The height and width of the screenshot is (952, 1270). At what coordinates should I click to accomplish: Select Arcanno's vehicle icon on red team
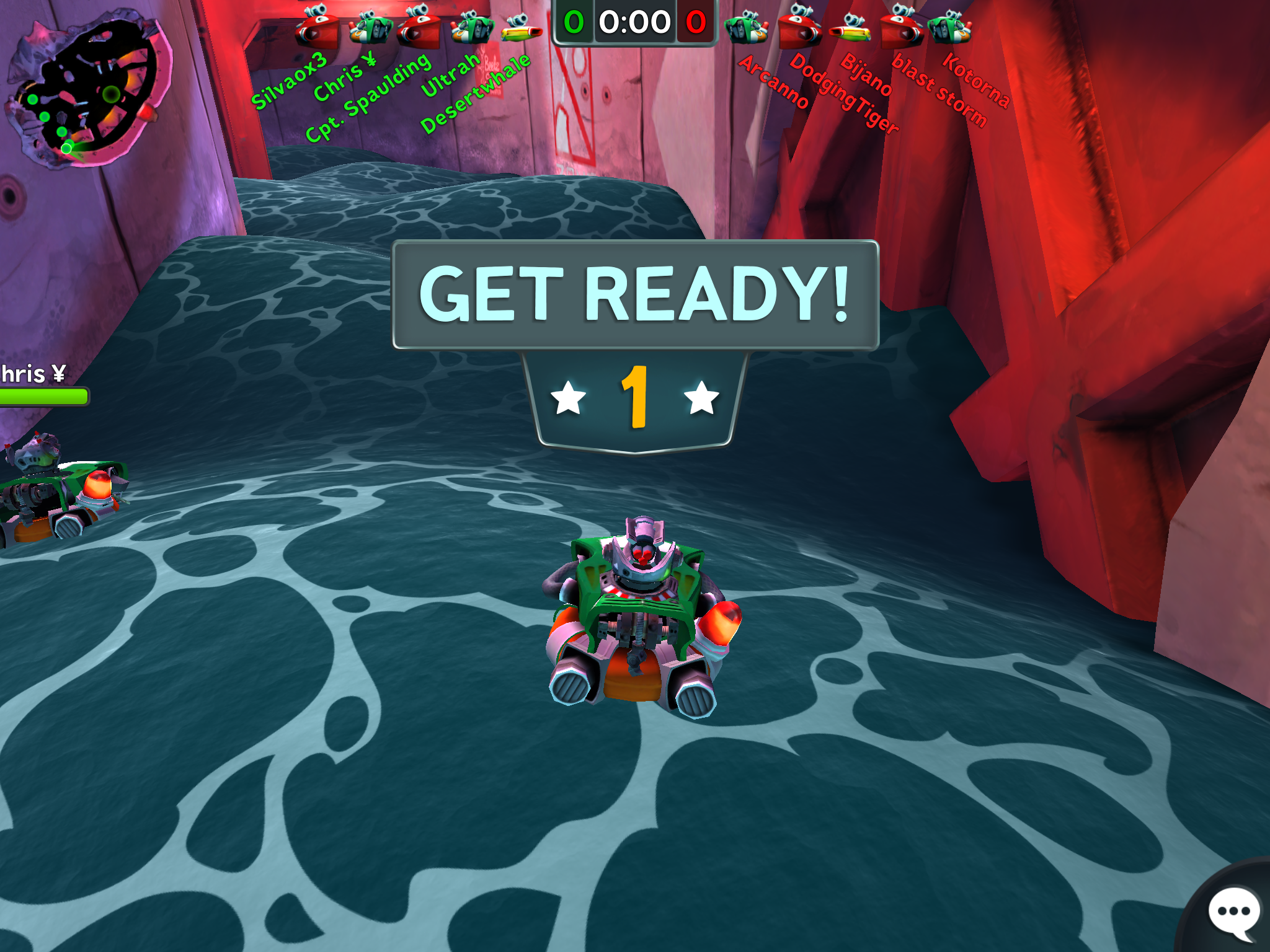pos(747,28)
